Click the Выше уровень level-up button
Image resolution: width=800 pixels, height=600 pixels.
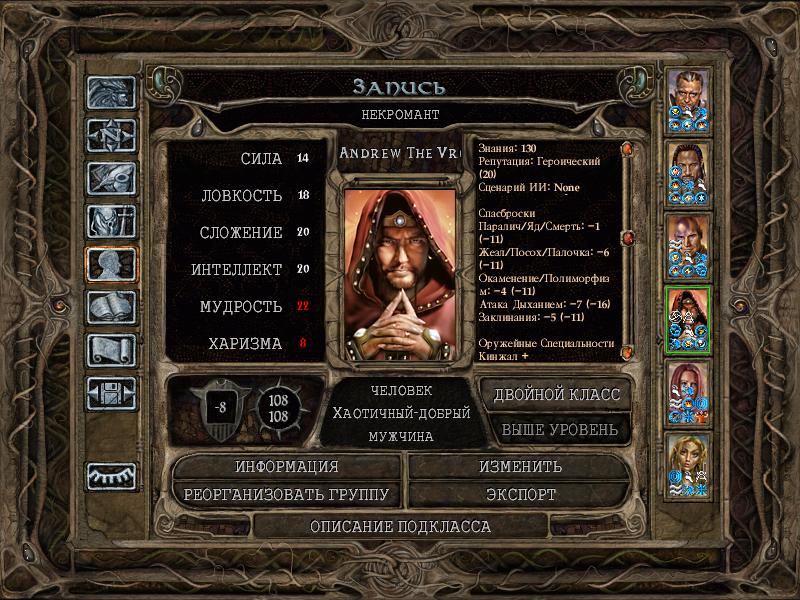pos(559,430)
